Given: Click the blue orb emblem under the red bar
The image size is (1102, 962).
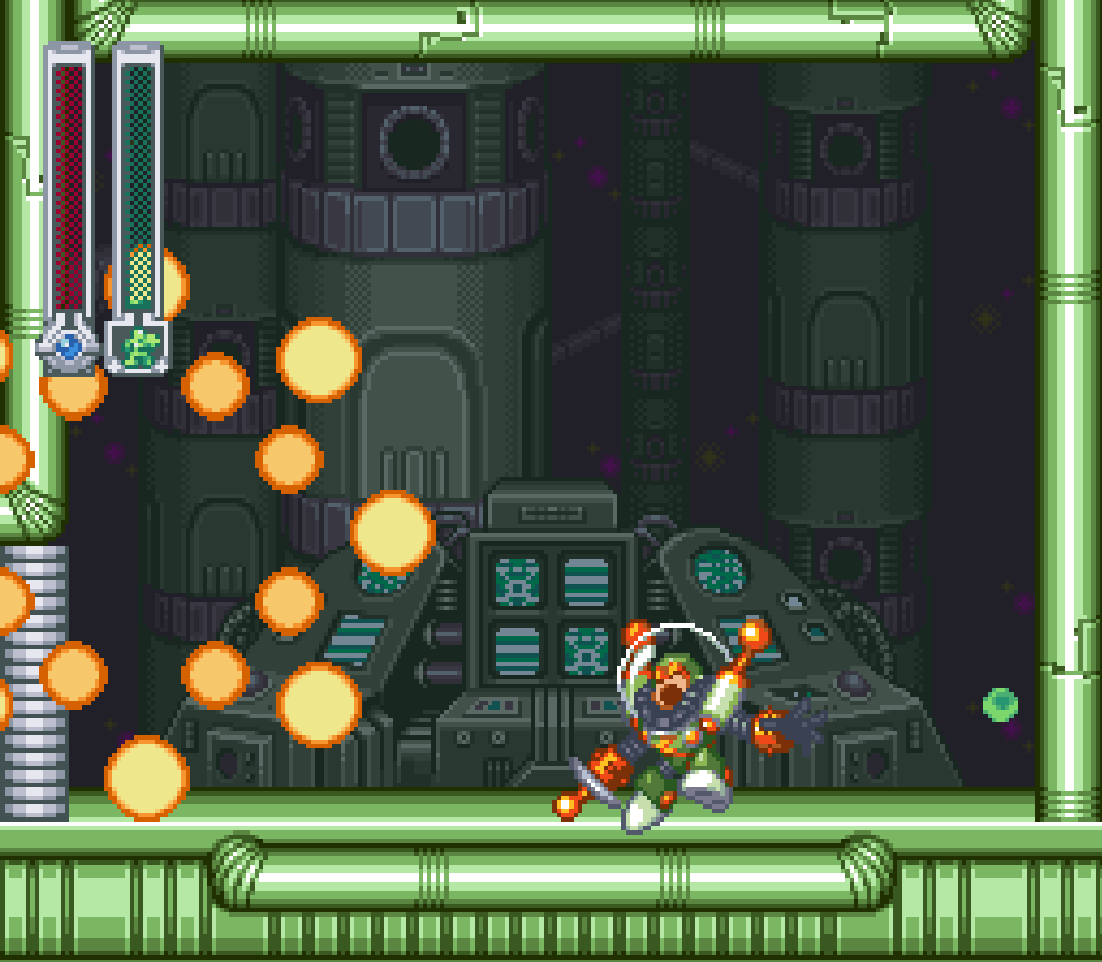Looking at the screenshot, I should (68, 347).
